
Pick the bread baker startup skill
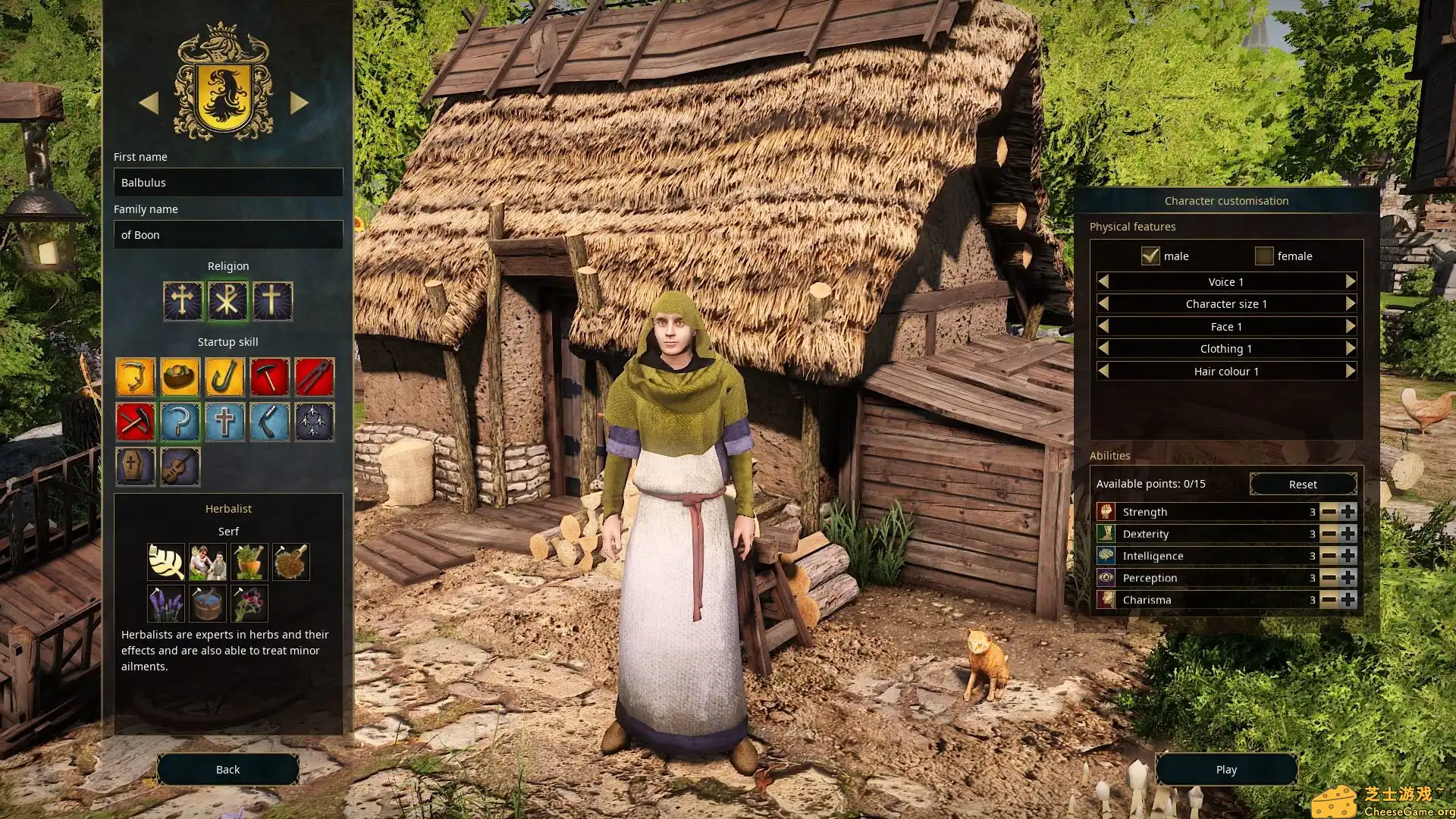(182, 377)
